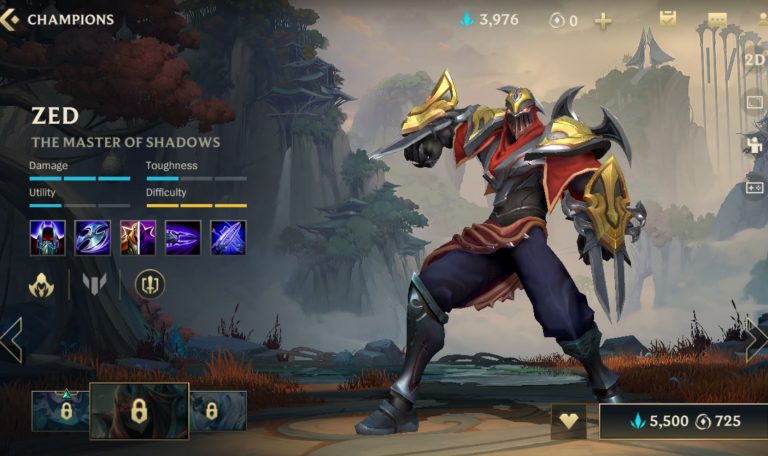Add more Wild Cores with the plus button
The image size is (768, 456).
coord(603,20)
